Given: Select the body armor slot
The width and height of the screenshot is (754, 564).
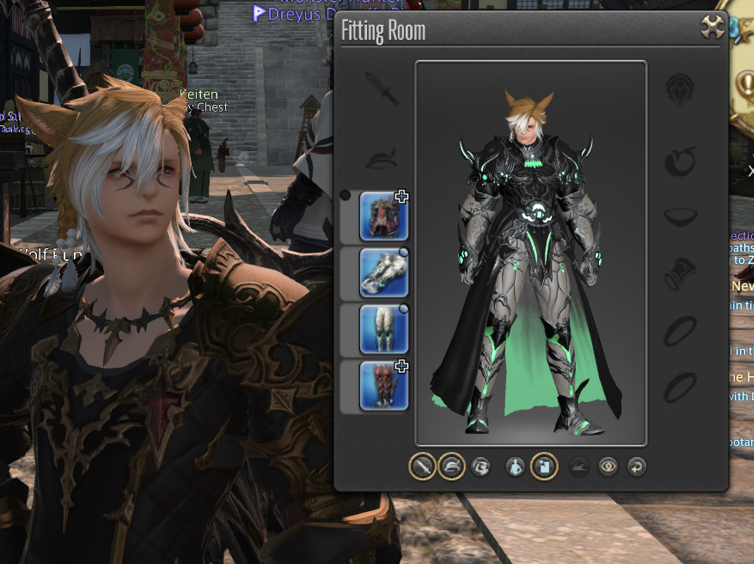Looking at the screenshot, I should [x=383, y=216].
